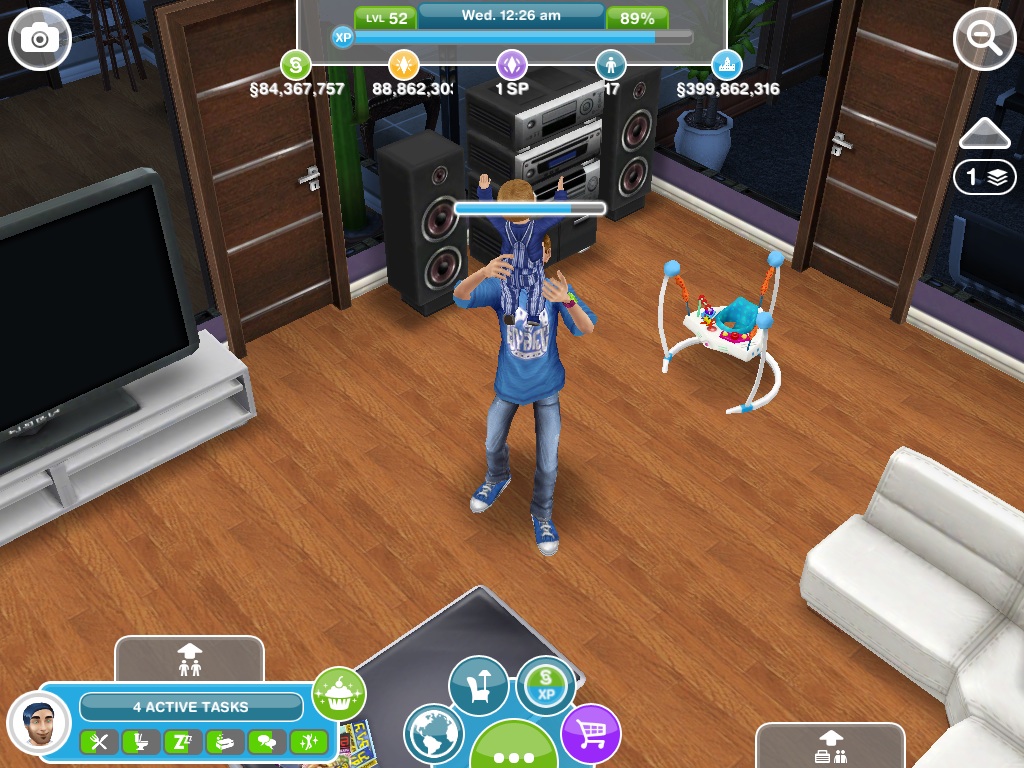The width and height of the screenshot is (1024, 768).
Task: Check the bladder toilet need icon
Action: point(140,742)
